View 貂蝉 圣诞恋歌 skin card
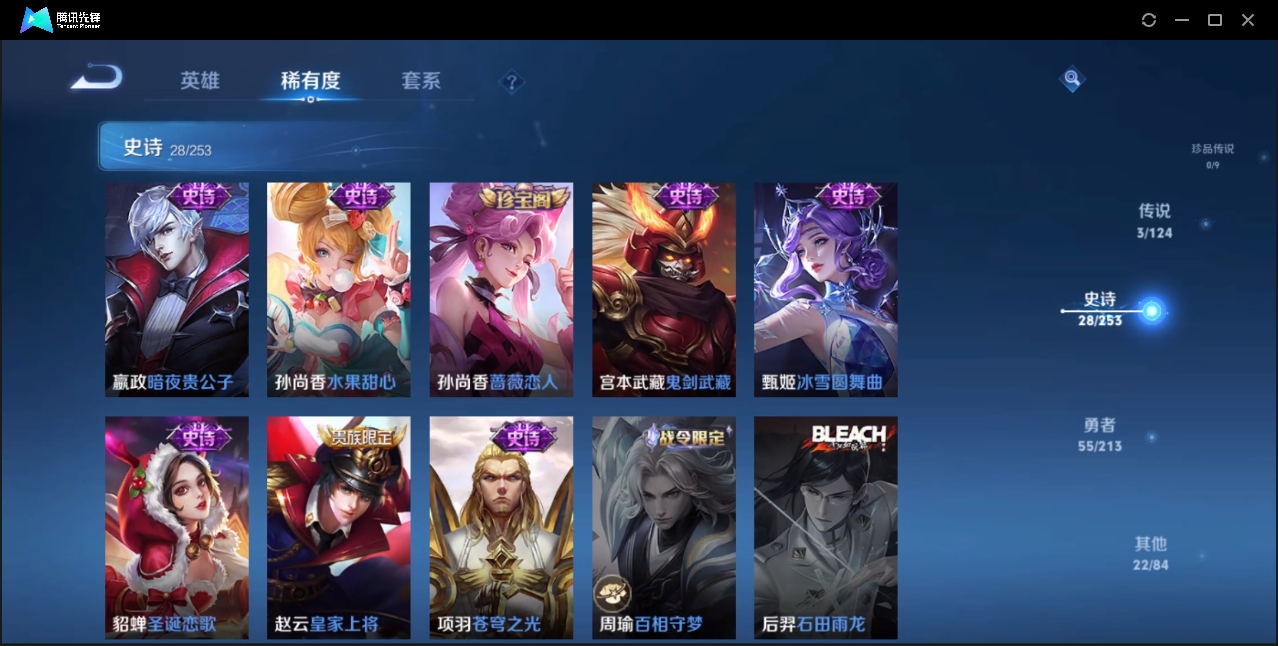The height and width of the screenshot is (646, 1278). 177,527
